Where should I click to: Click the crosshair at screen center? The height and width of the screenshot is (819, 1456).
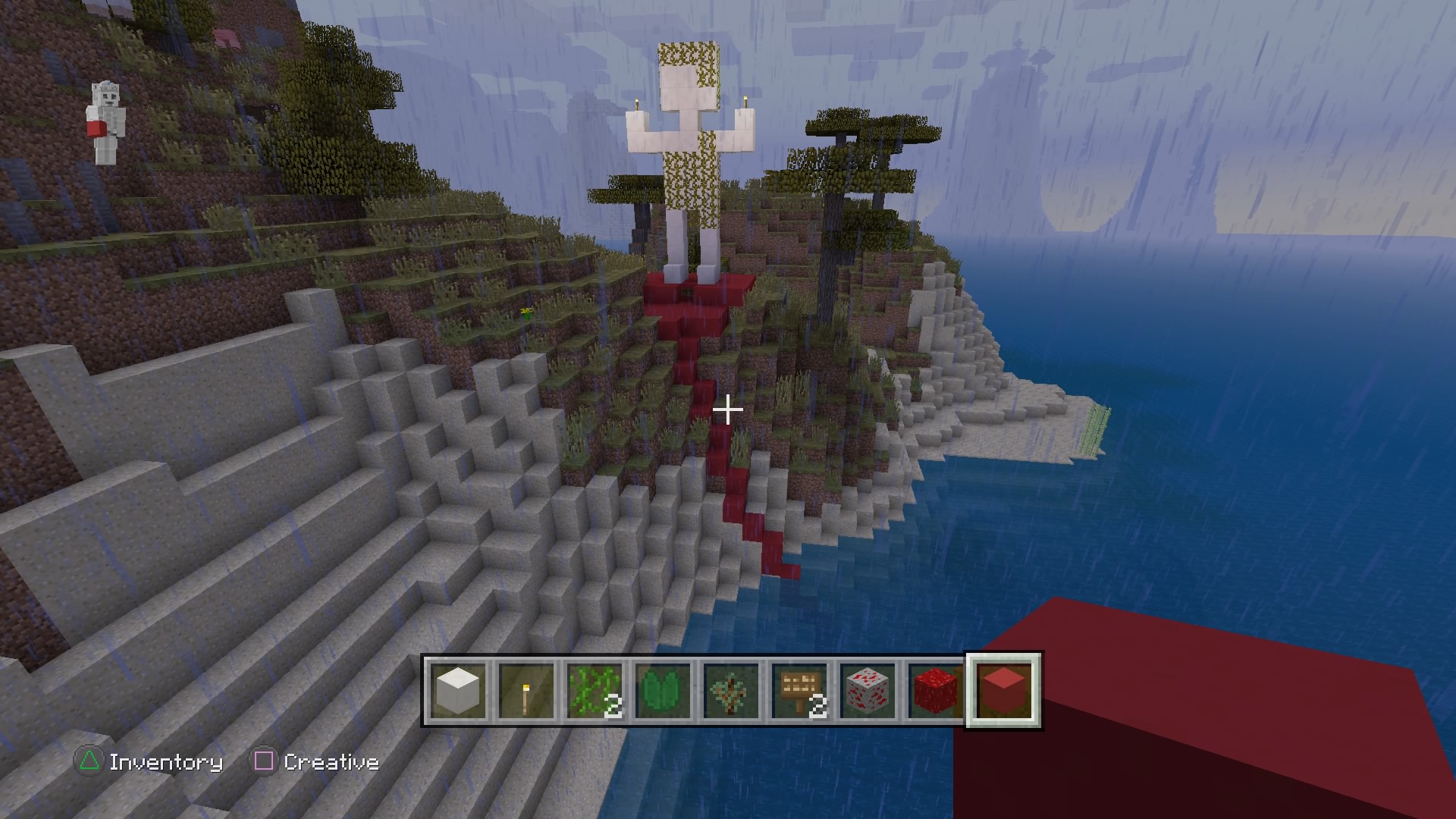(728, 409)
